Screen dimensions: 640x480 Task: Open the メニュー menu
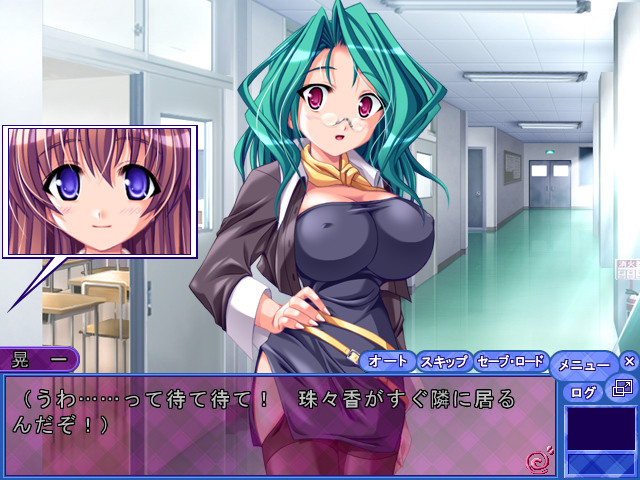[584, 365]
